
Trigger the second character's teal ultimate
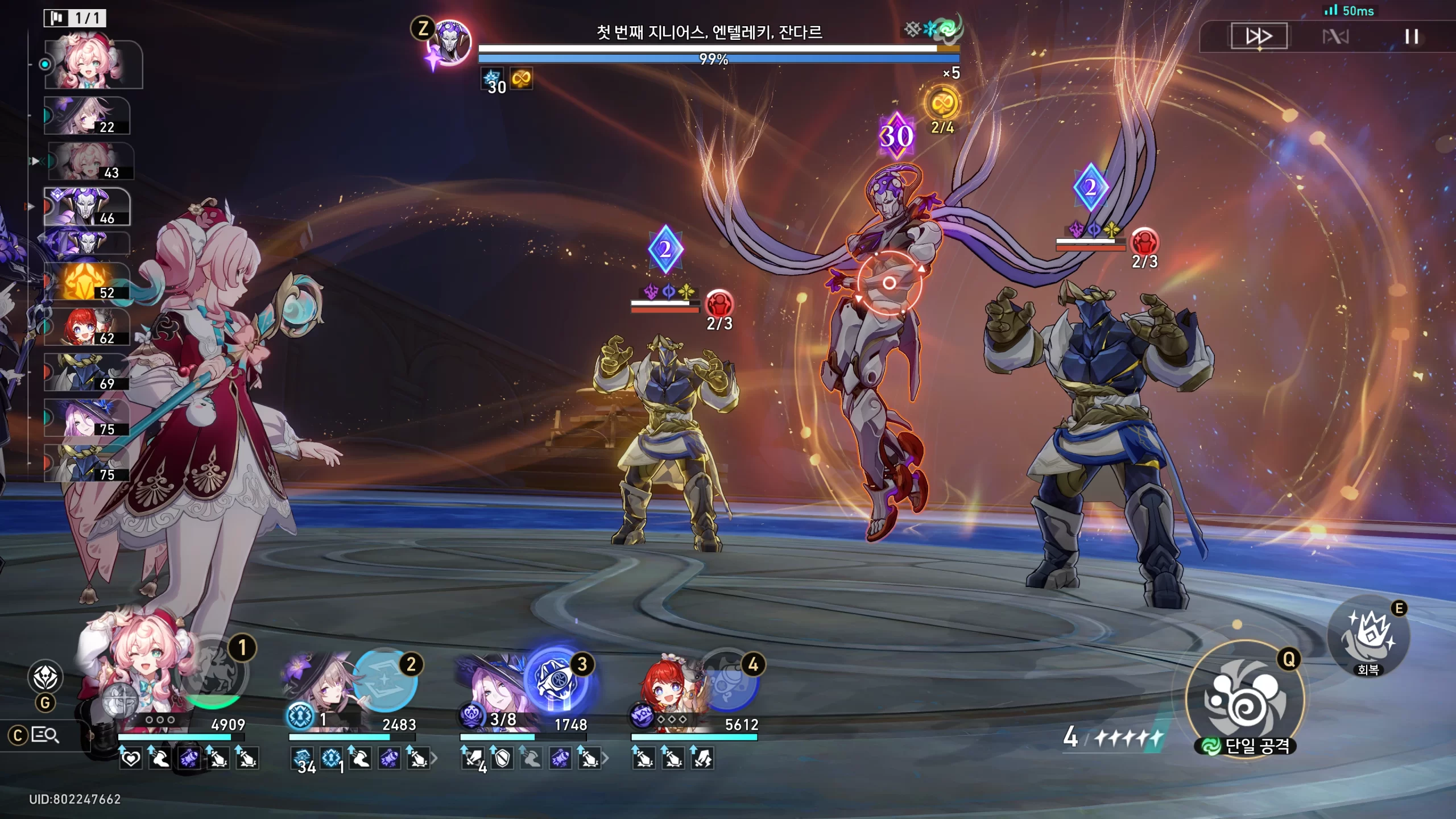pos(385,681)
